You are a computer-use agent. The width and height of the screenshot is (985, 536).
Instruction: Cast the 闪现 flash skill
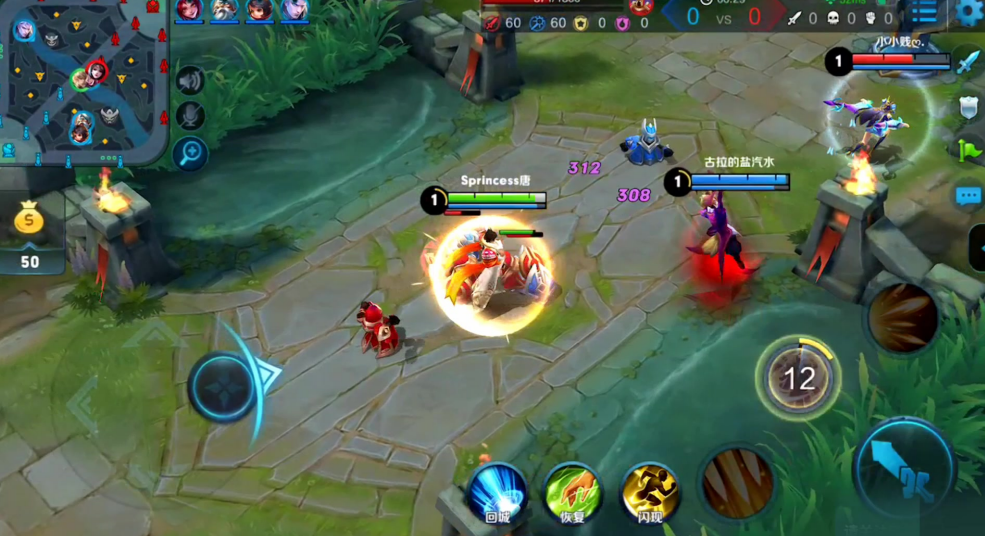pyautogui.click(x=650, y=492)
